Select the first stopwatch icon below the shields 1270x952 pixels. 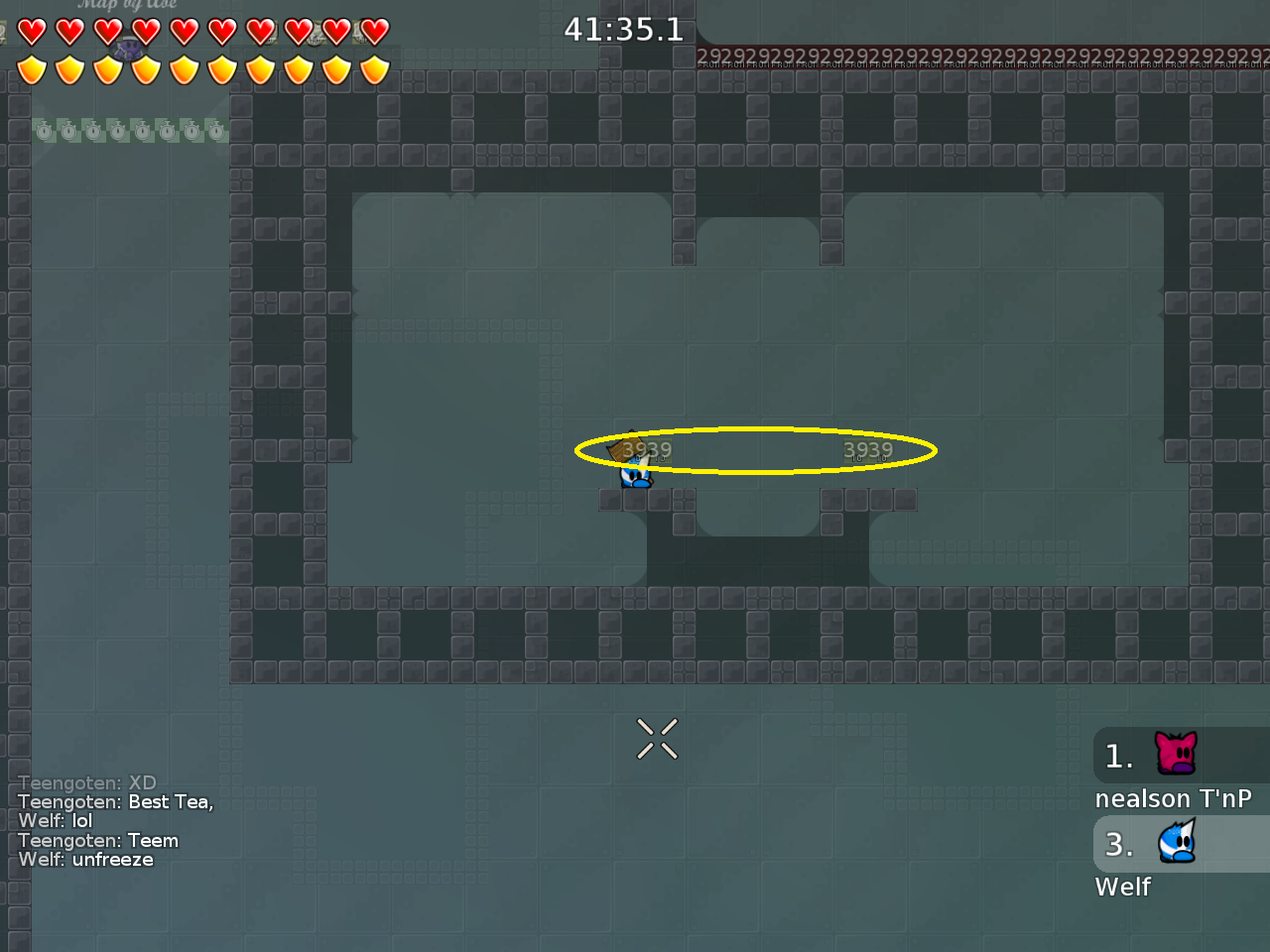click(44, 129)
